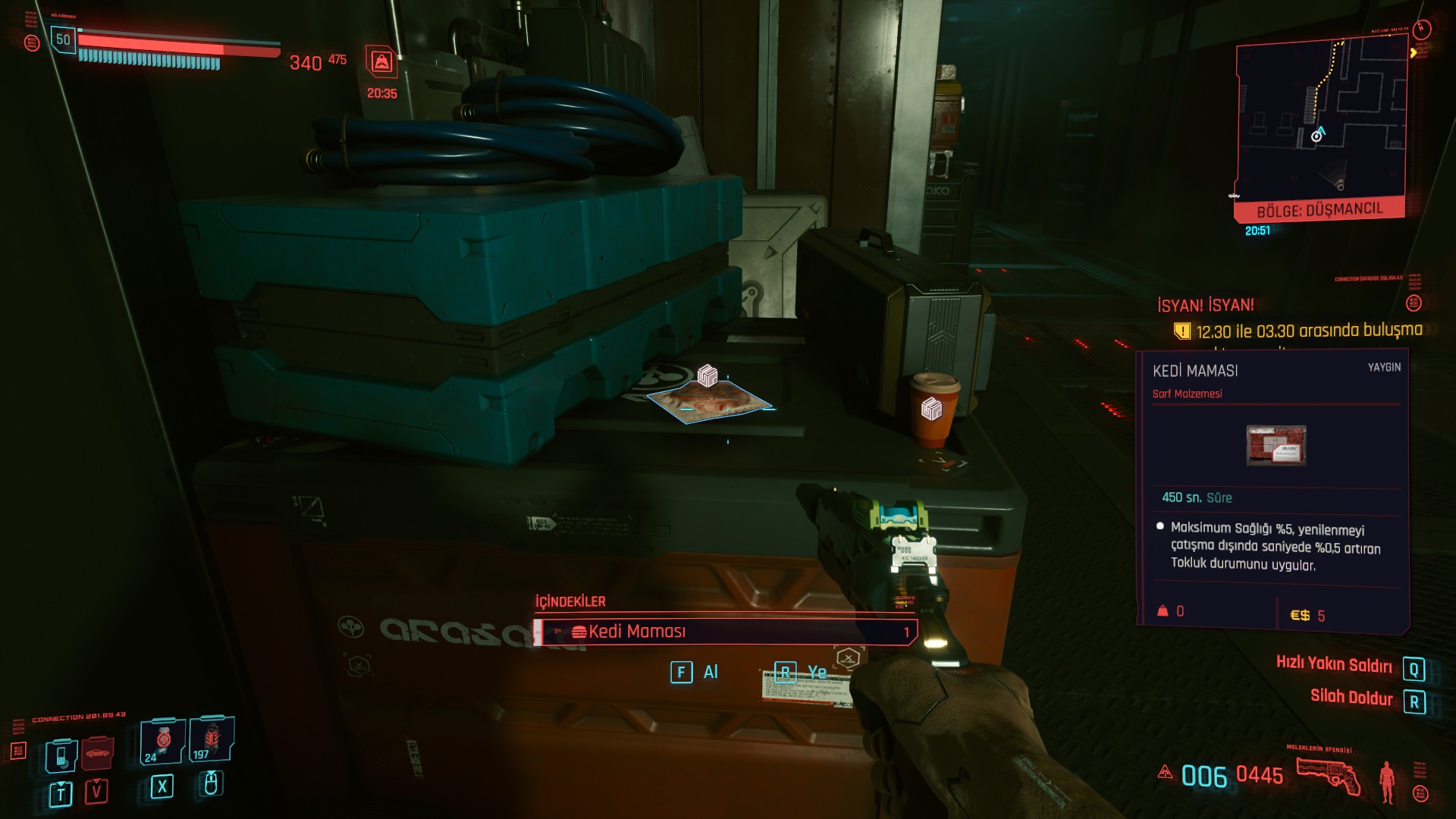Select the healing item slot with 197

tap(211, 740)
